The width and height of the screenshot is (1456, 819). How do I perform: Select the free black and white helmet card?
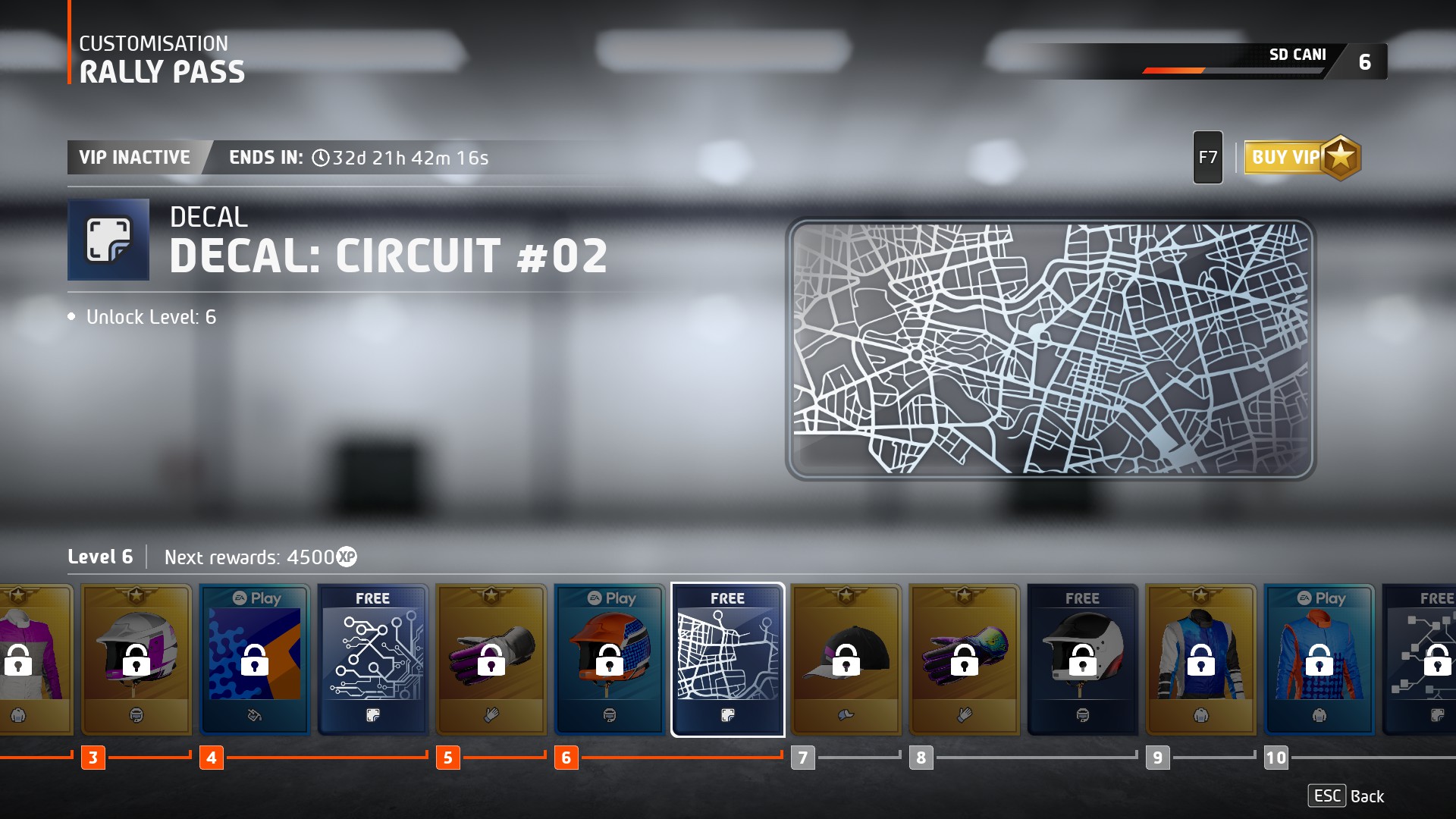pyautogui.click(x=1083, y=658)
